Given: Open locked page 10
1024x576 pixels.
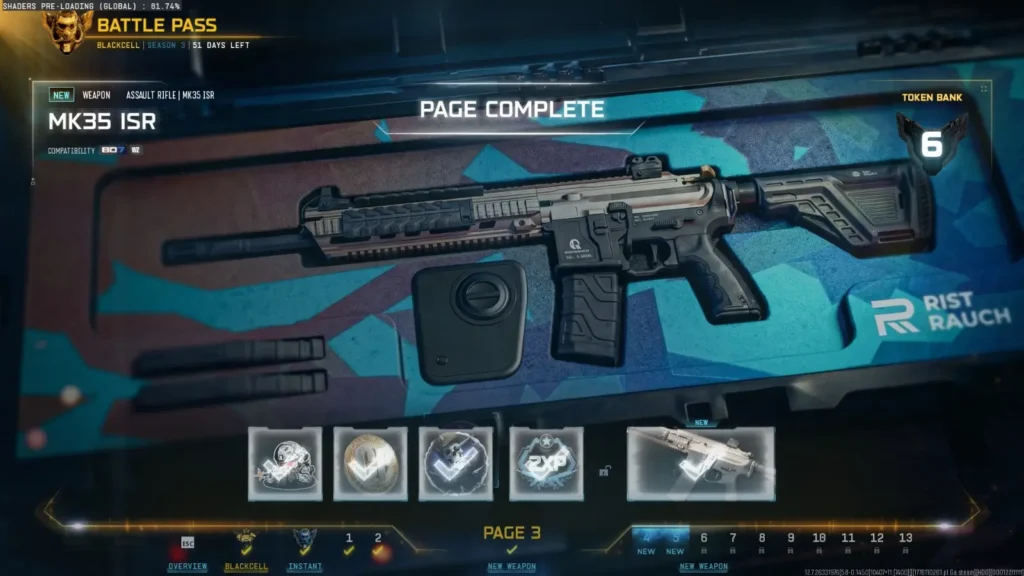Looking at the screenshot, I should click(820, 542).
